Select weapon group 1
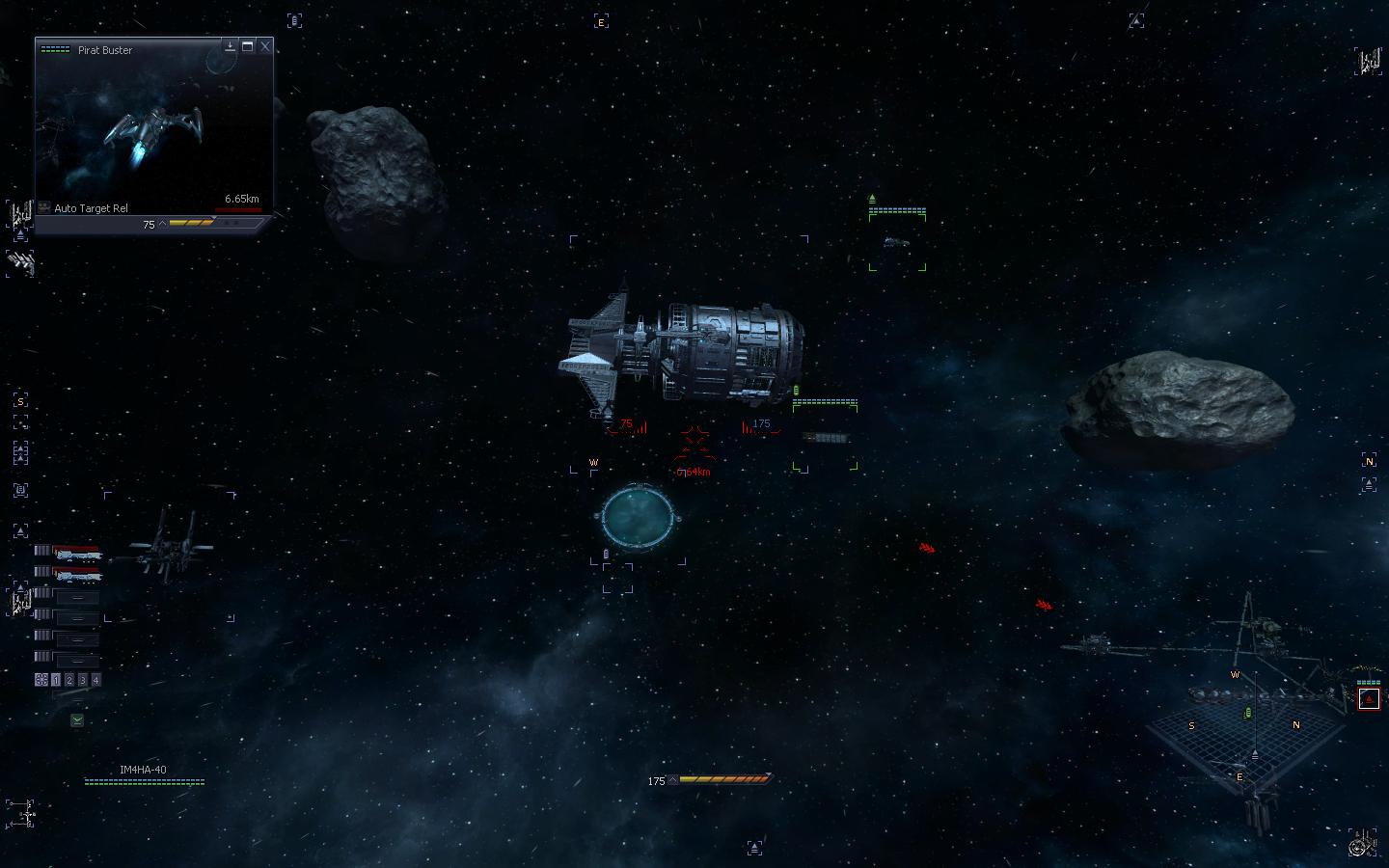 click(56, 680)
